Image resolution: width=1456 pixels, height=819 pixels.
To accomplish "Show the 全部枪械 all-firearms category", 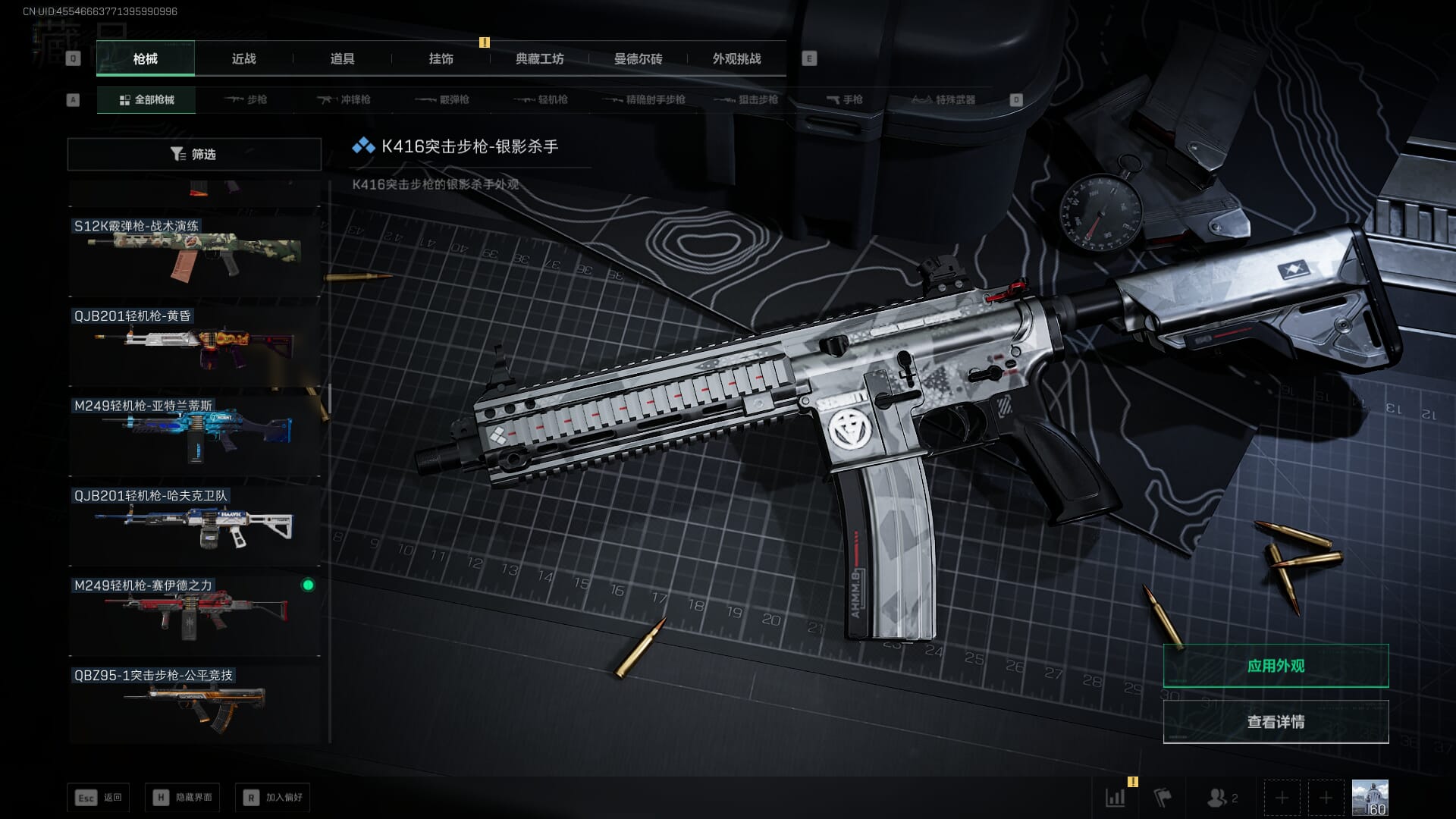I will [146, 99].
